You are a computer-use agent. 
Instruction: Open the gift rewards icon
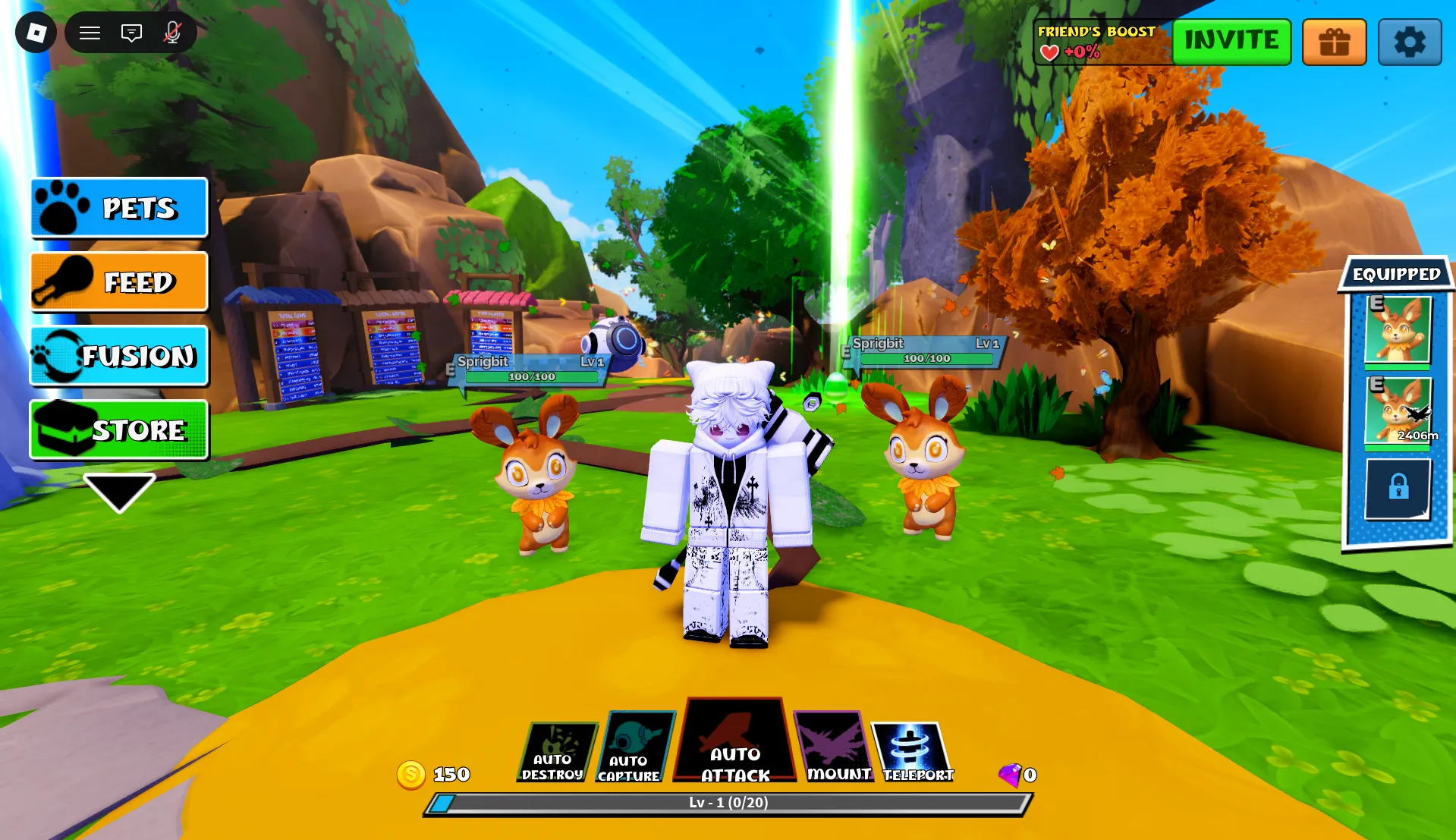point(1334,42)
